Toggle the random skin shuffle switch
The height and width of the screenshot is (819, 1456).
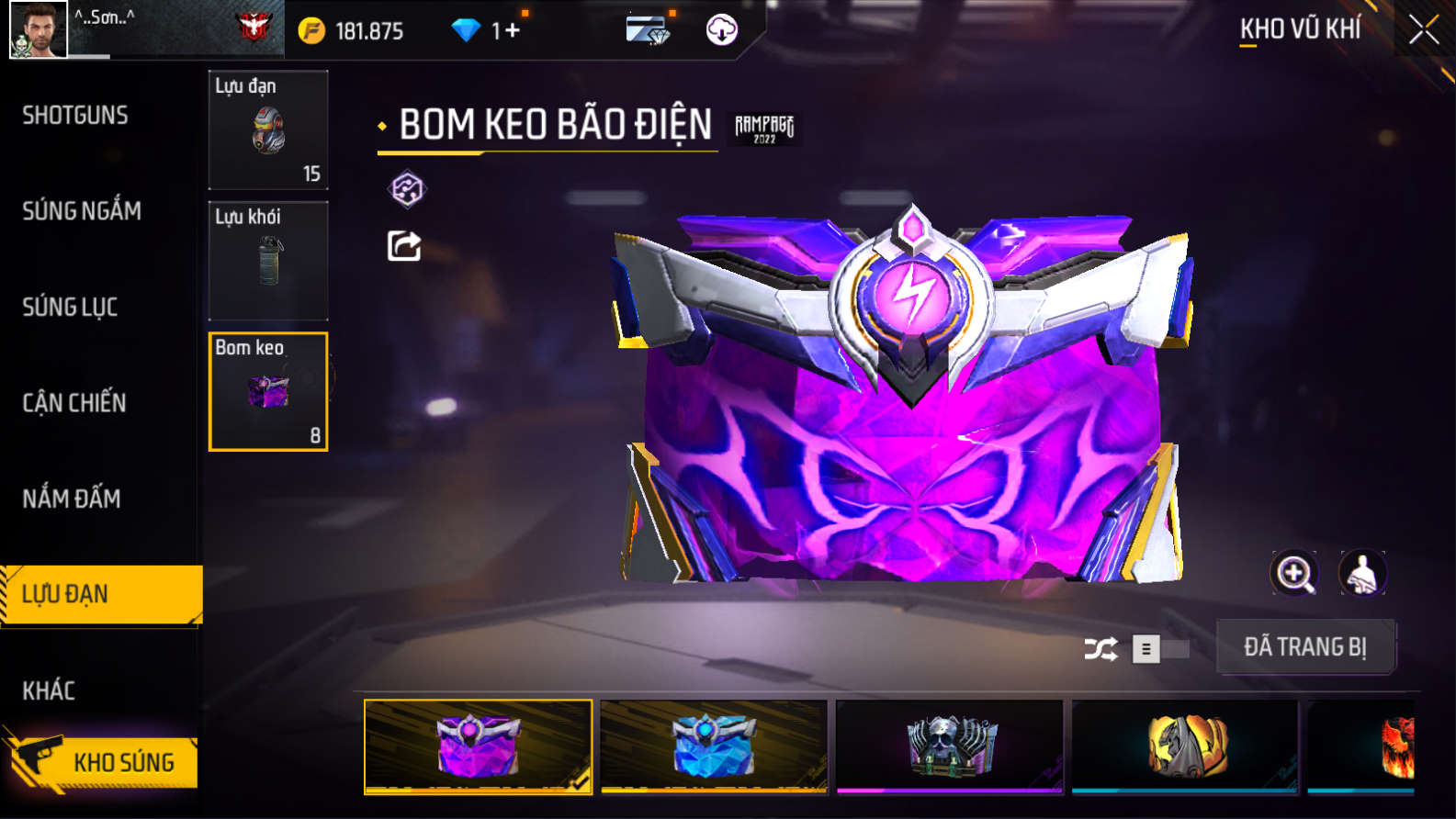tap(1159, 649)
